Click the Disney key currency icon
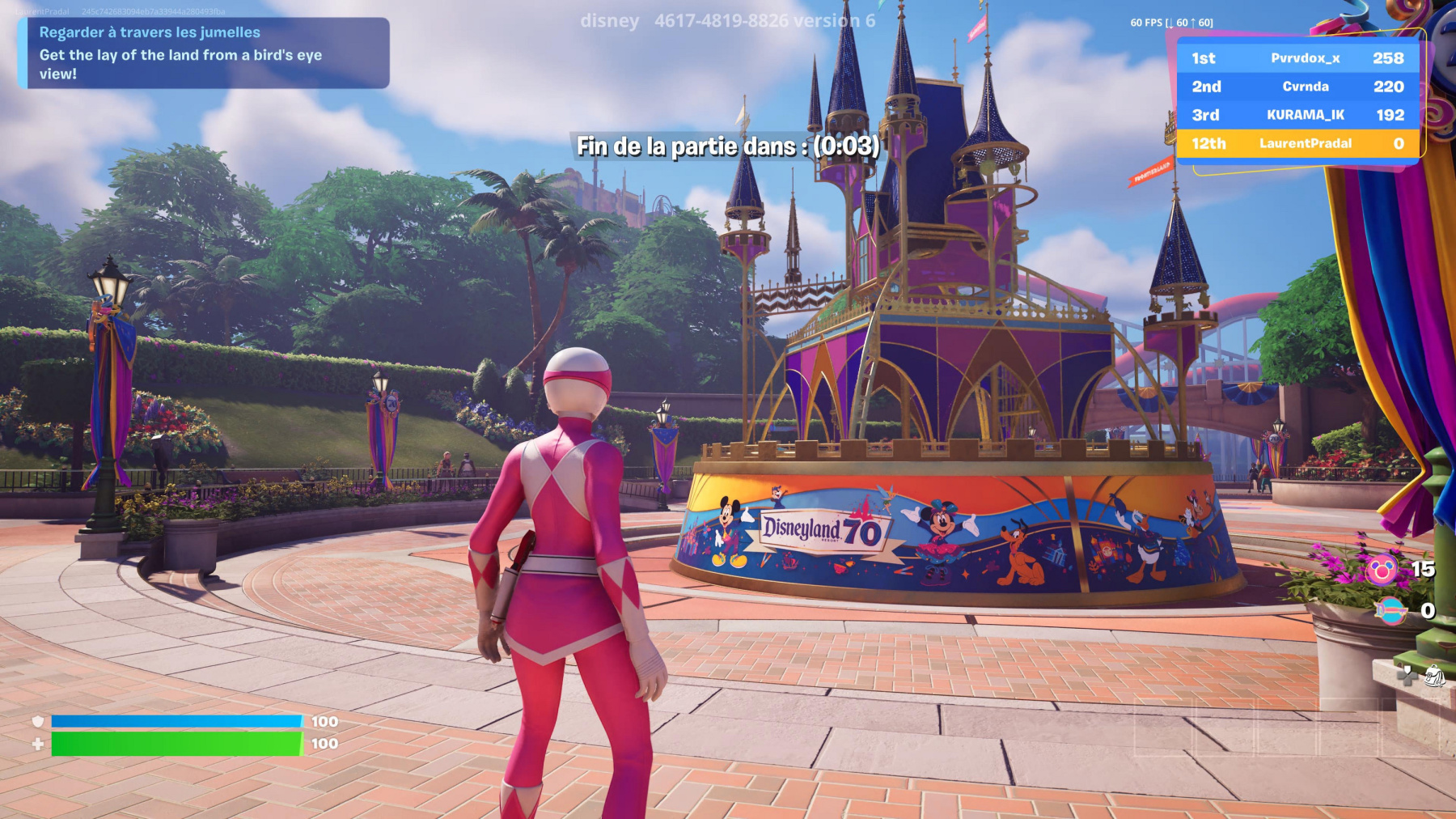Viewport: 1456px width, 819px height. pyautogui.click(x=1390, y=611)
